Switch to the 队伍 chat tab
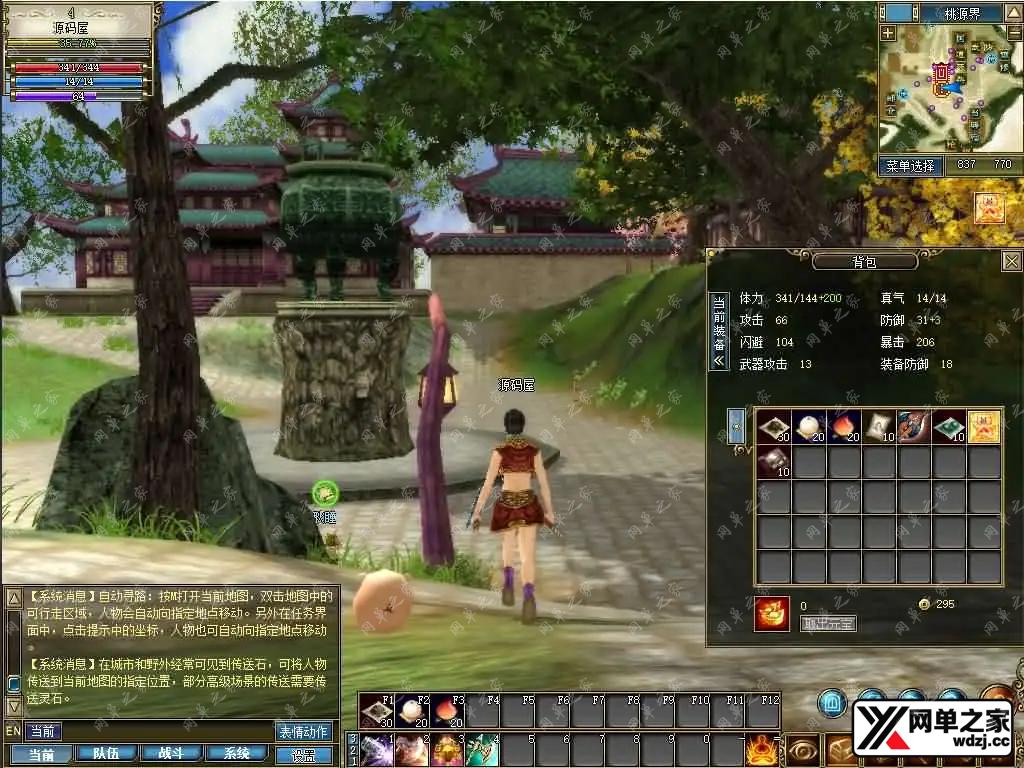1024x768 pixels. [x=105, y=754]
